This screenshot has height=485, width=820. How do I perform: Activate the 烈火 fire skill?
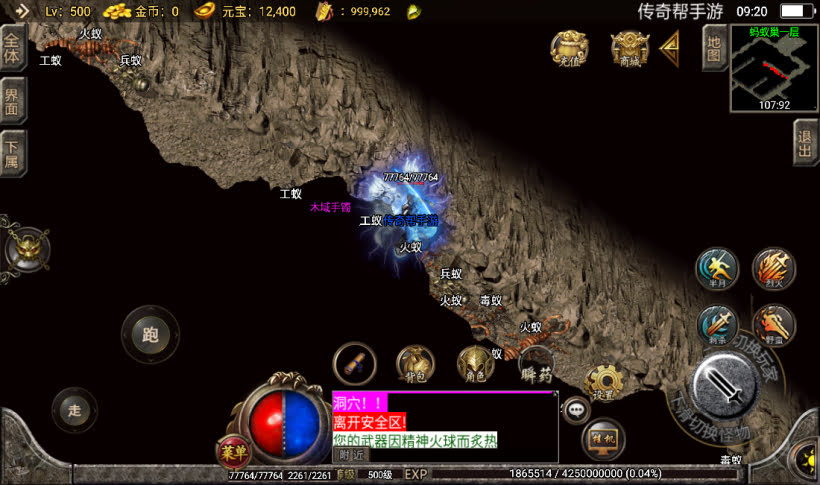coord(773,268)
